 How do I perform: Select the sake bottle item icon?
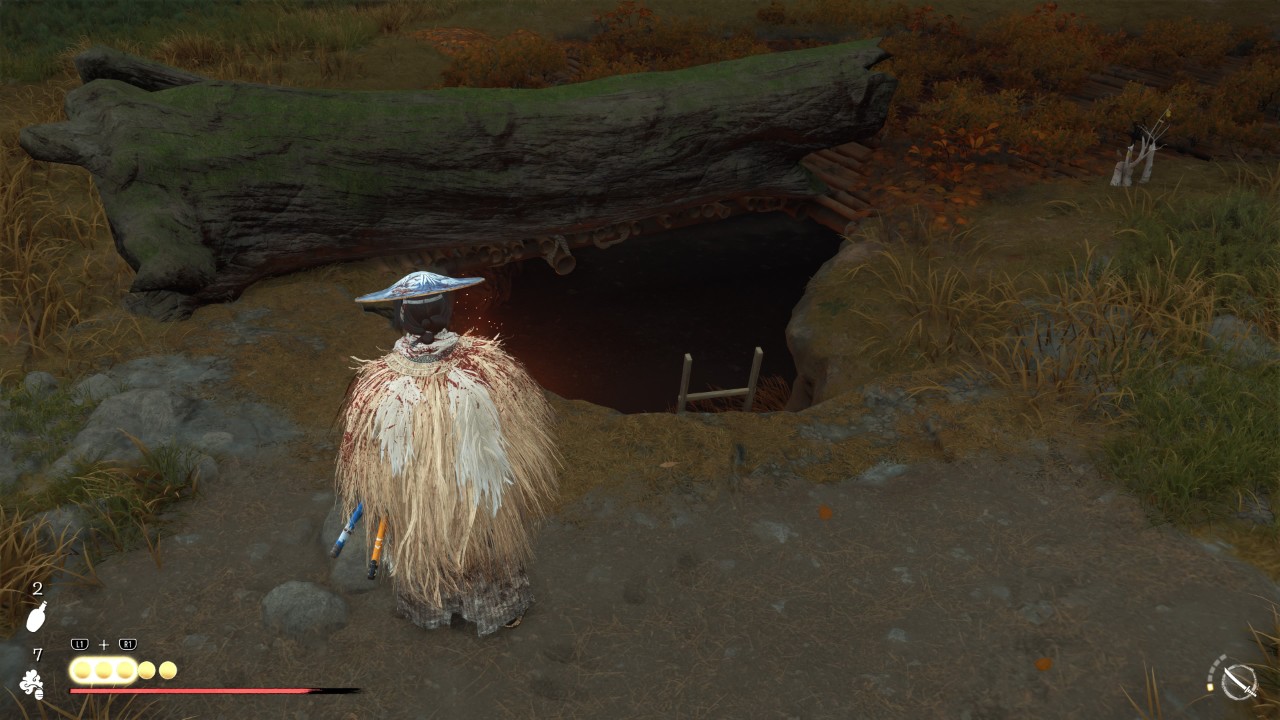point(35,619)
